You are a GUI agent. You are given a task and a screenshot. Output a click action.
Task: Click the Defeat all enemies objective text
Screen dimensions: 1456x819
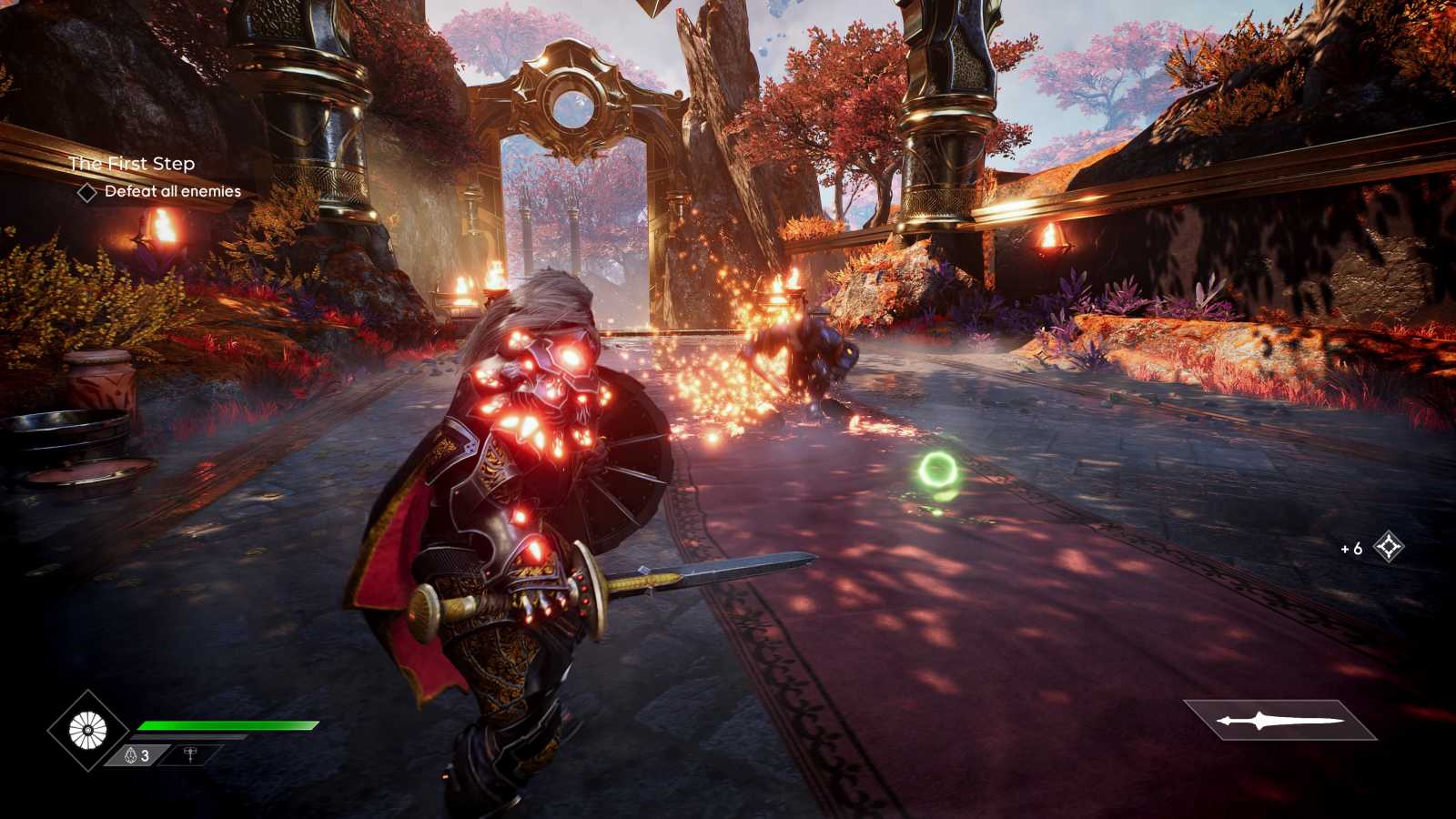(x=171, y=192)
